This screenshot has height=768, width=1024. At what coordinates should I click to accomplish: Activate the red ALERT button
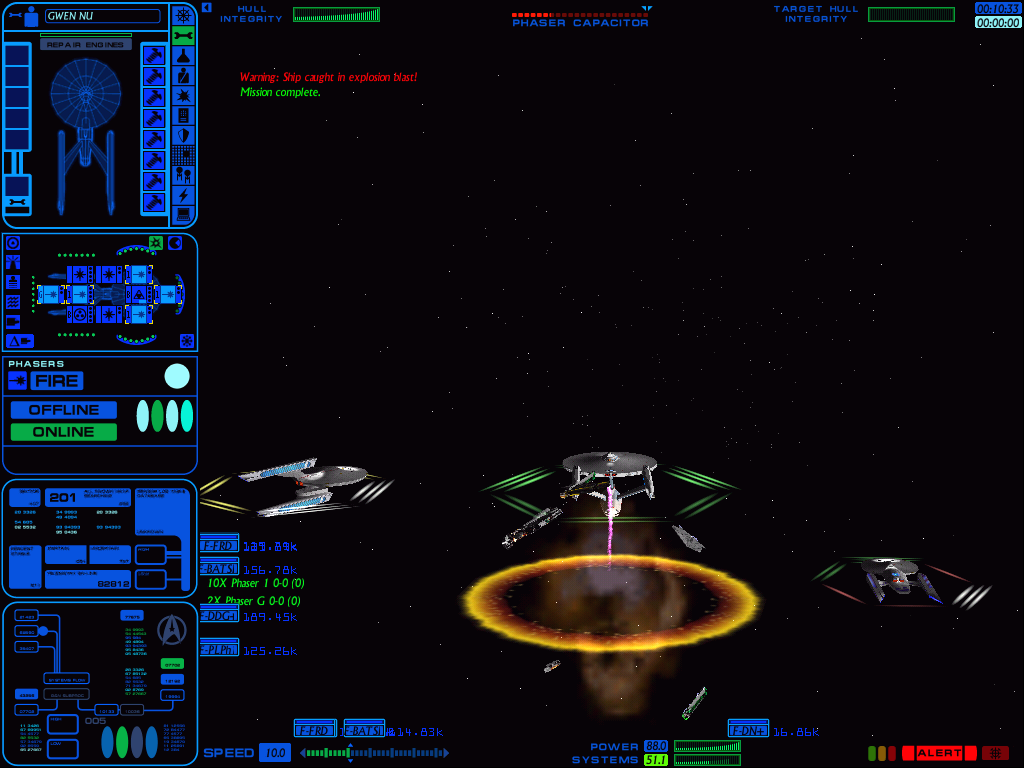pyautogui.click(x=938, y=753)
